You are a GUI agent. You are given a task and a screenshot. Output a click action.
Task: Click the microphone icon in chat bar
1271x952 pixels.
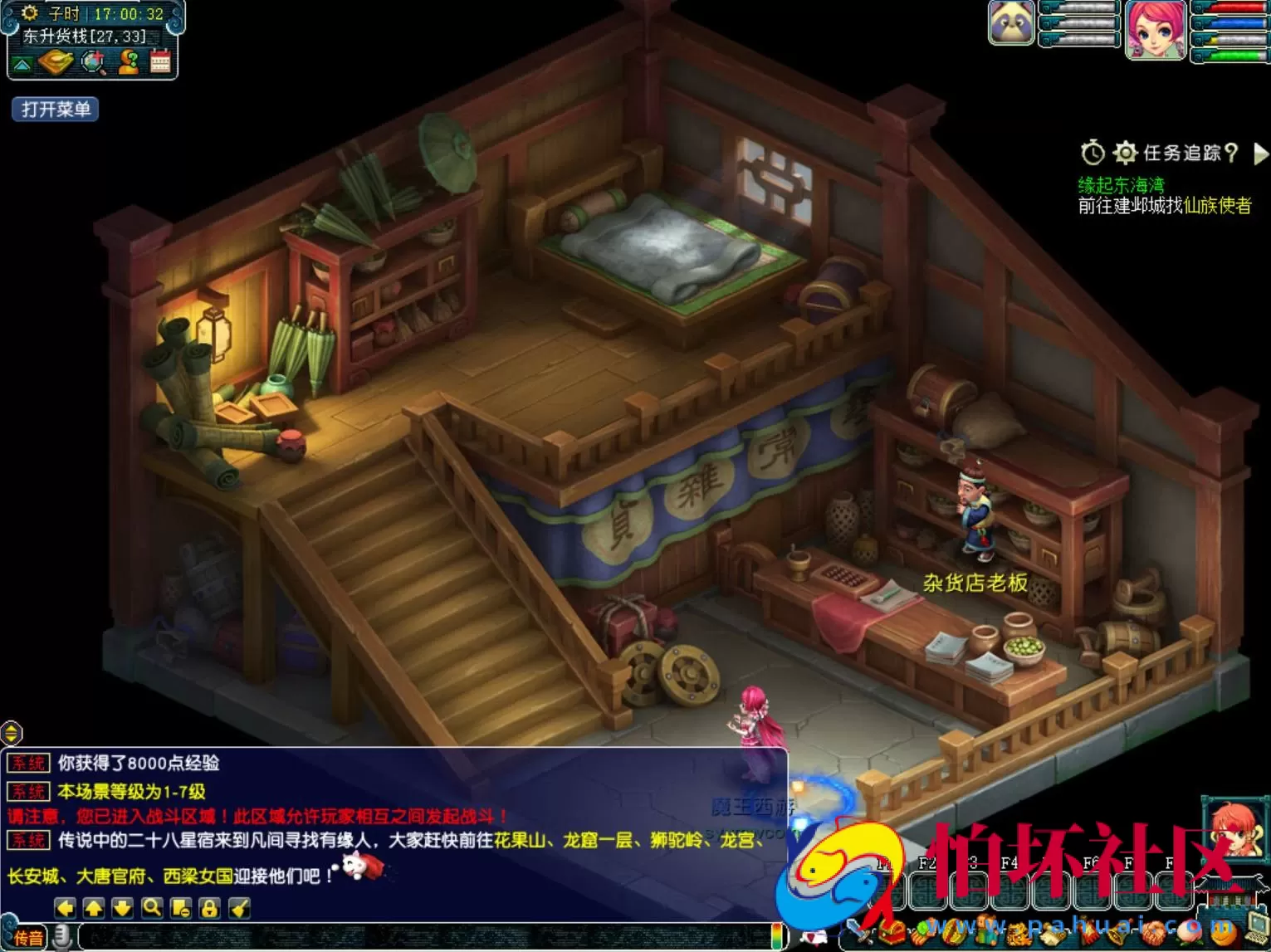[61, 938]
